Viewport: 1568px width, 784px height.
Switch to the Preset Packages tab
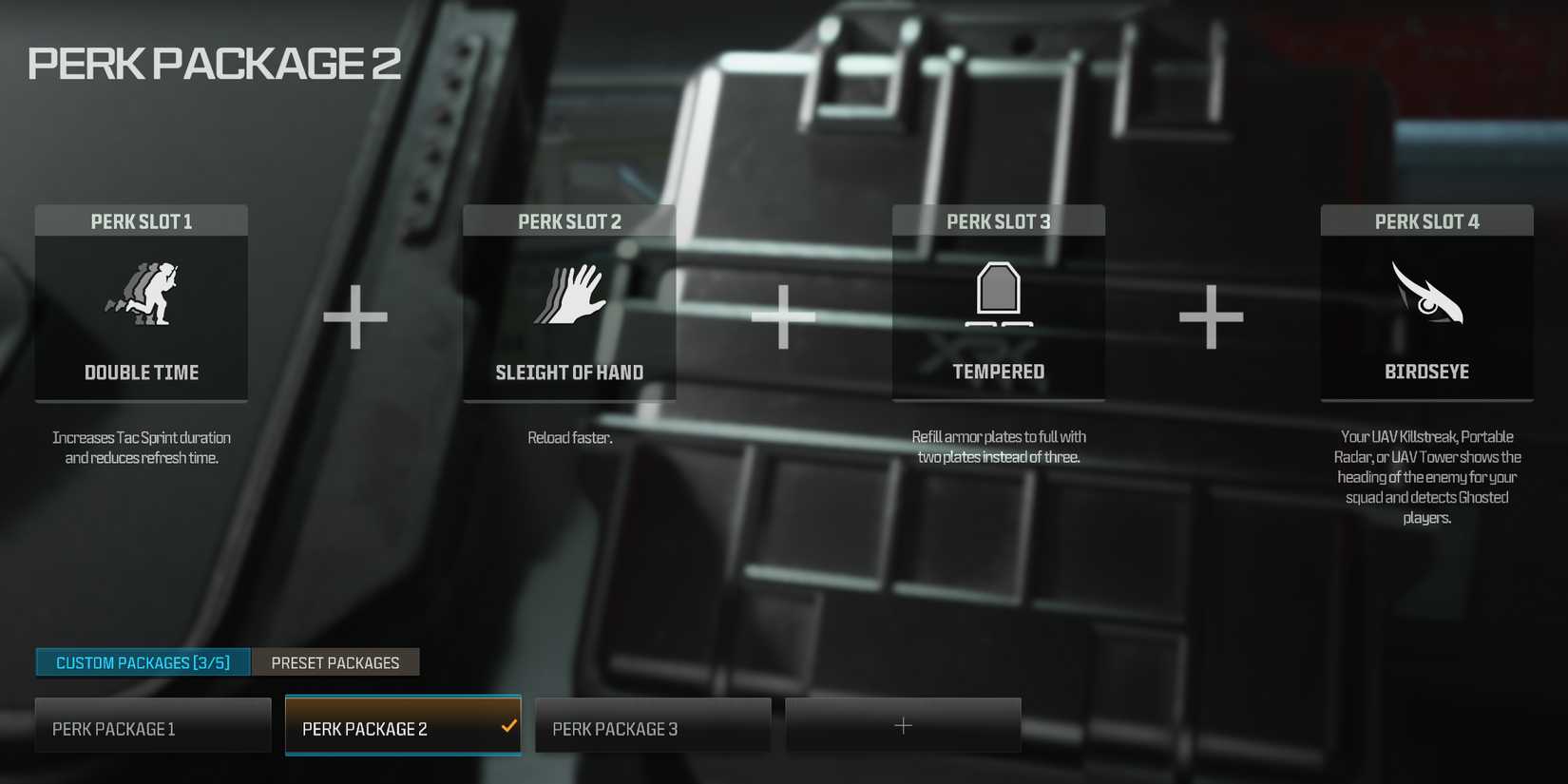click(335, 662)
